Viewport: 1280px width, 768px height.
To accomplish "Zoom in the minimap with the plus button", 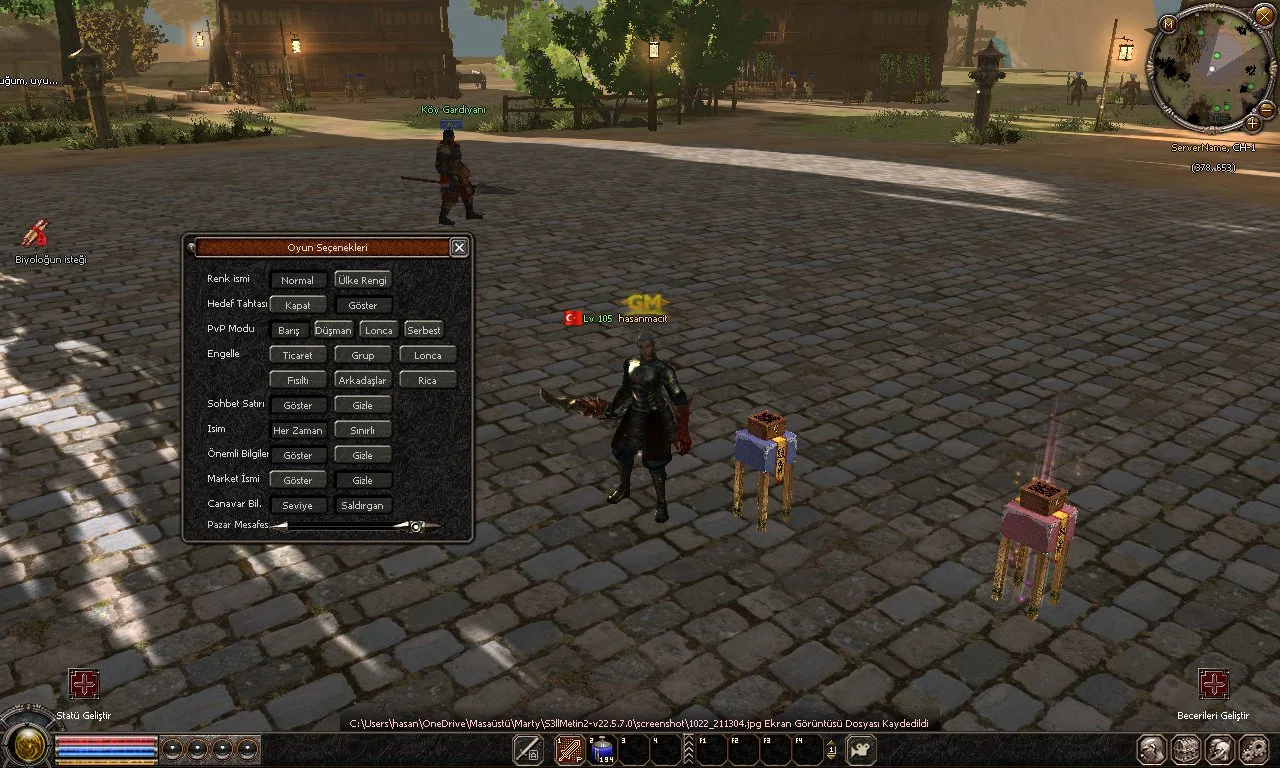I will point(1252,122).
